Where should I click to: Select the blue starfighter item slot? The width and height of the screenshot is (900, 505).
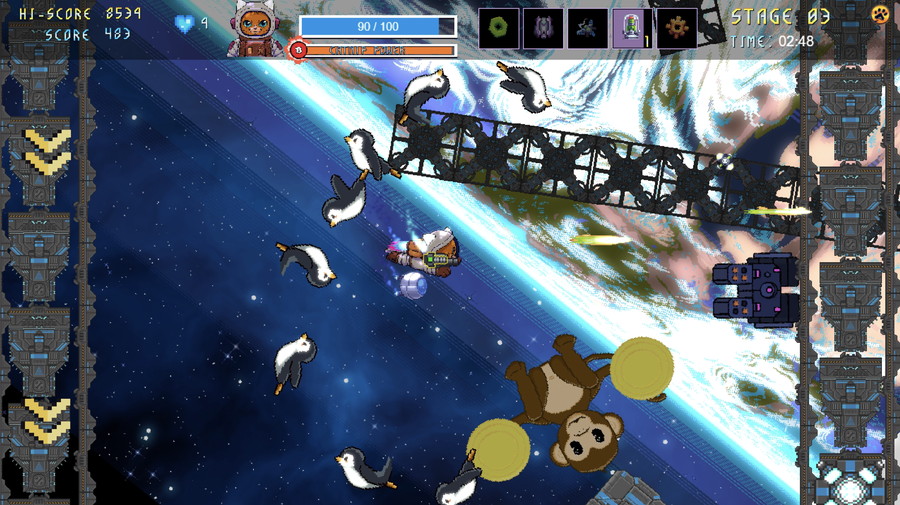[588, 28]
